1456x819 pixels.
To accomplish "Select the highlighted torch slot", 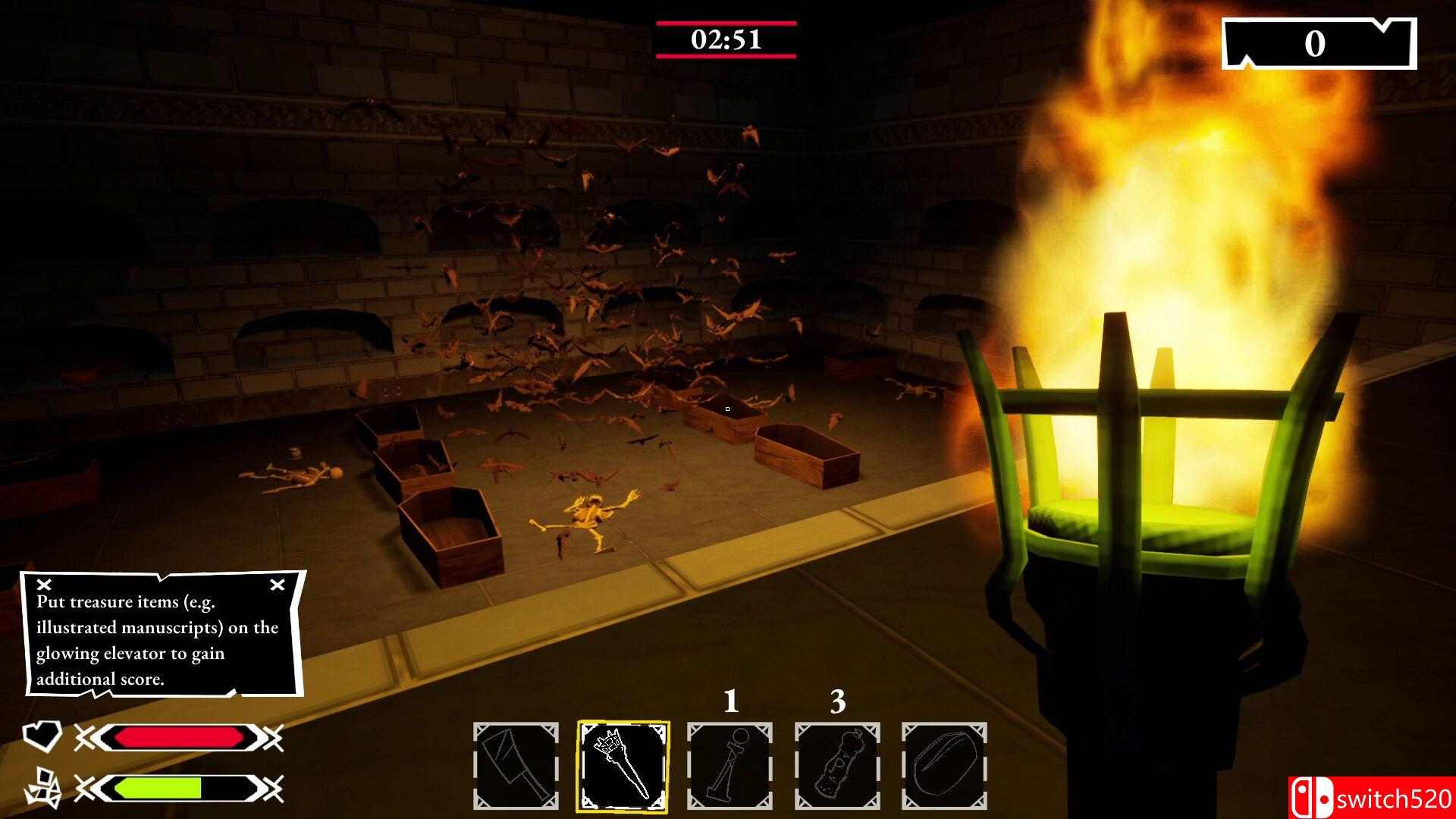I will 623,766.
